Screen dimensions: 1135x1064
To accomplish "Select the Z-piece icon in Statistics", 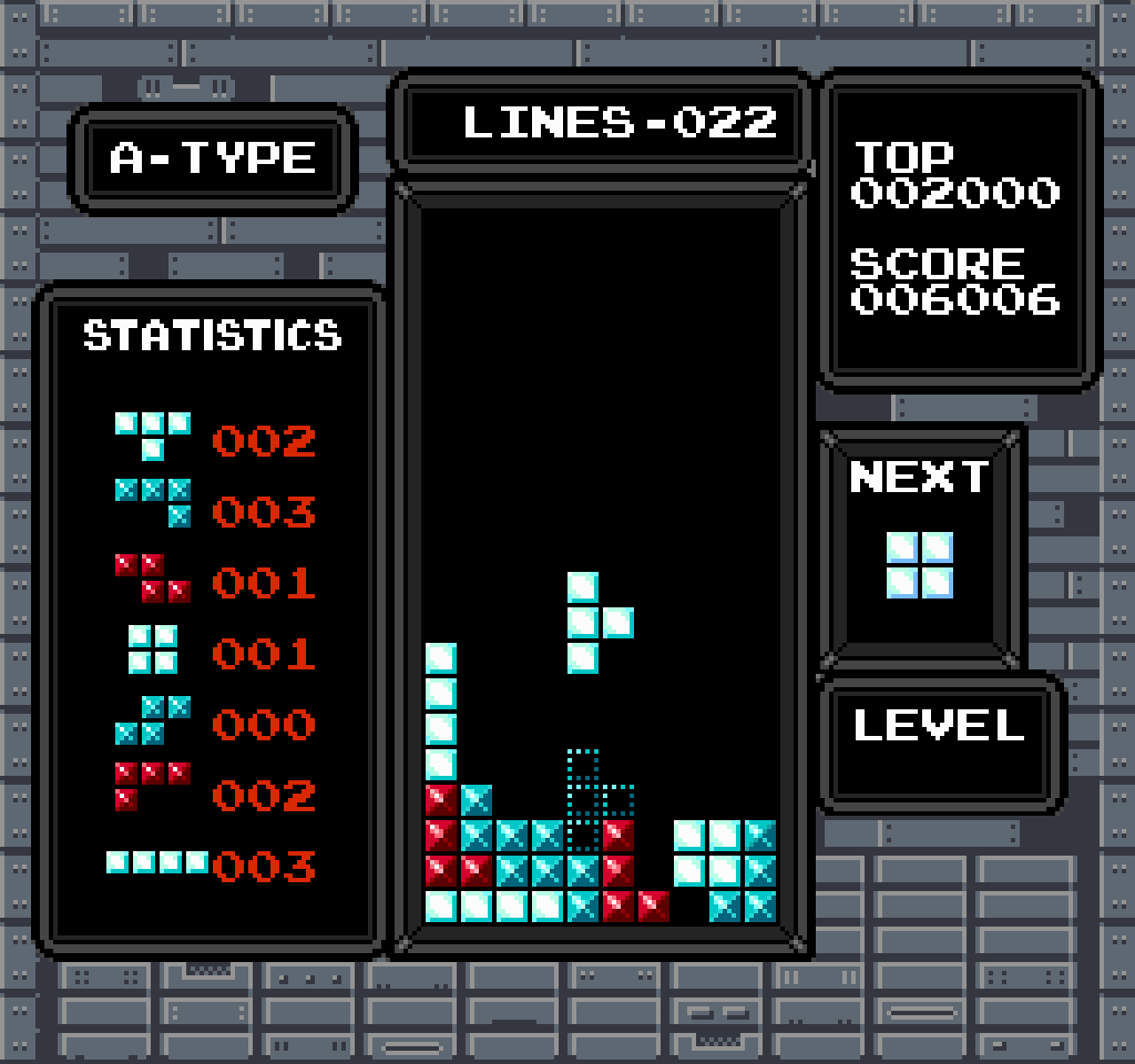I will point(151,576).
